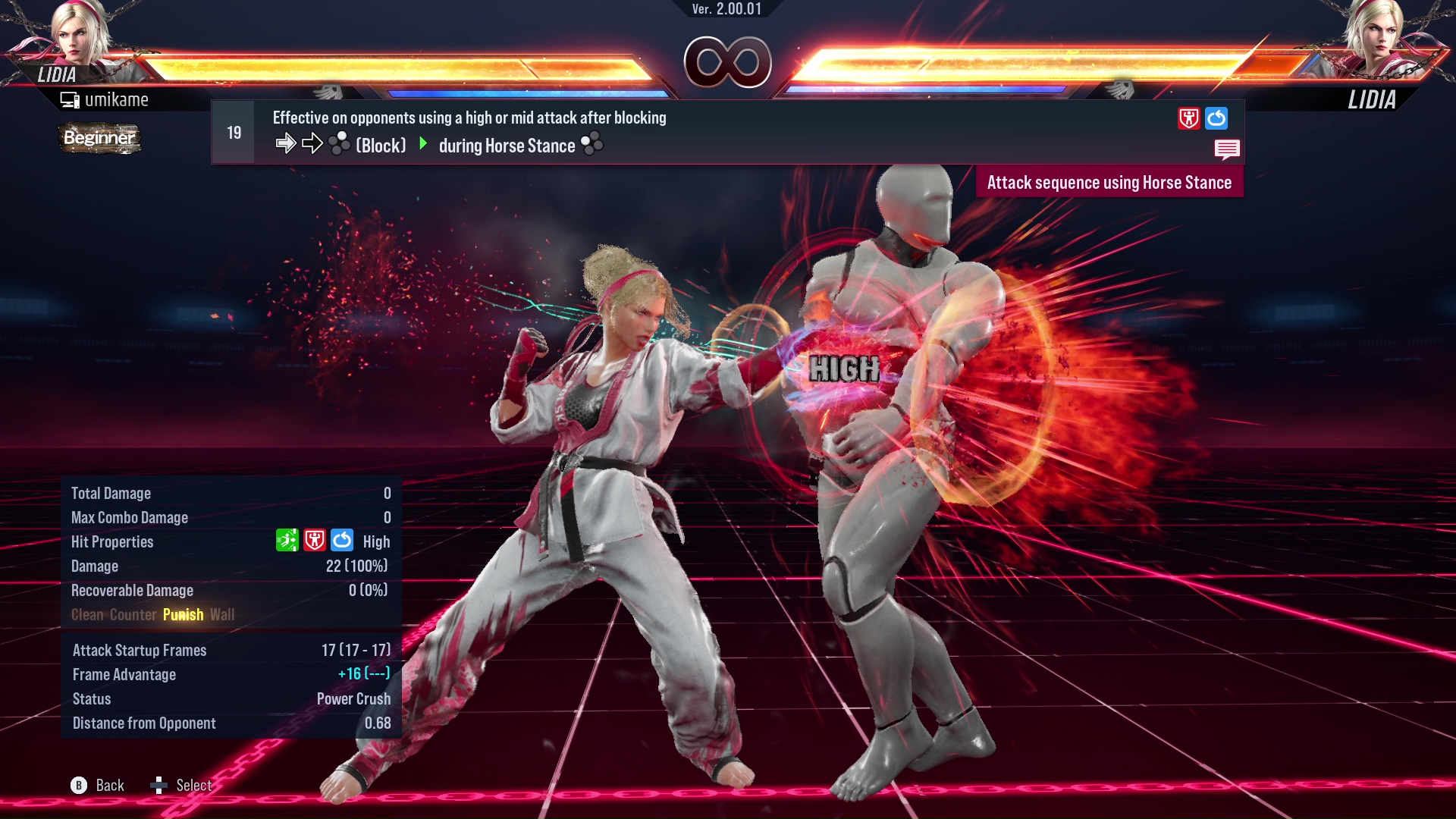Open the speech bubble comment icon
The width and height of the screenshot is (1456, 819).
click(1227, 149)
